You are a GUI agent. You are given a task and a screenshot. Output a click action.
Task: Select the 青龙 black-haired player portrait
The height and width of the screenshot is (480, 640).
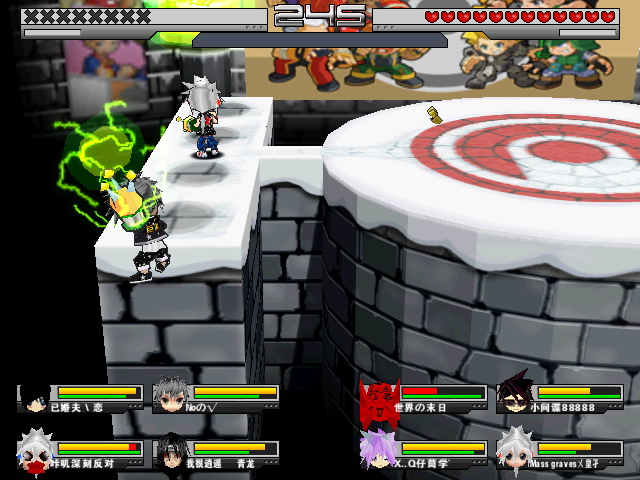pyautogui.click(x=171, y=451)
